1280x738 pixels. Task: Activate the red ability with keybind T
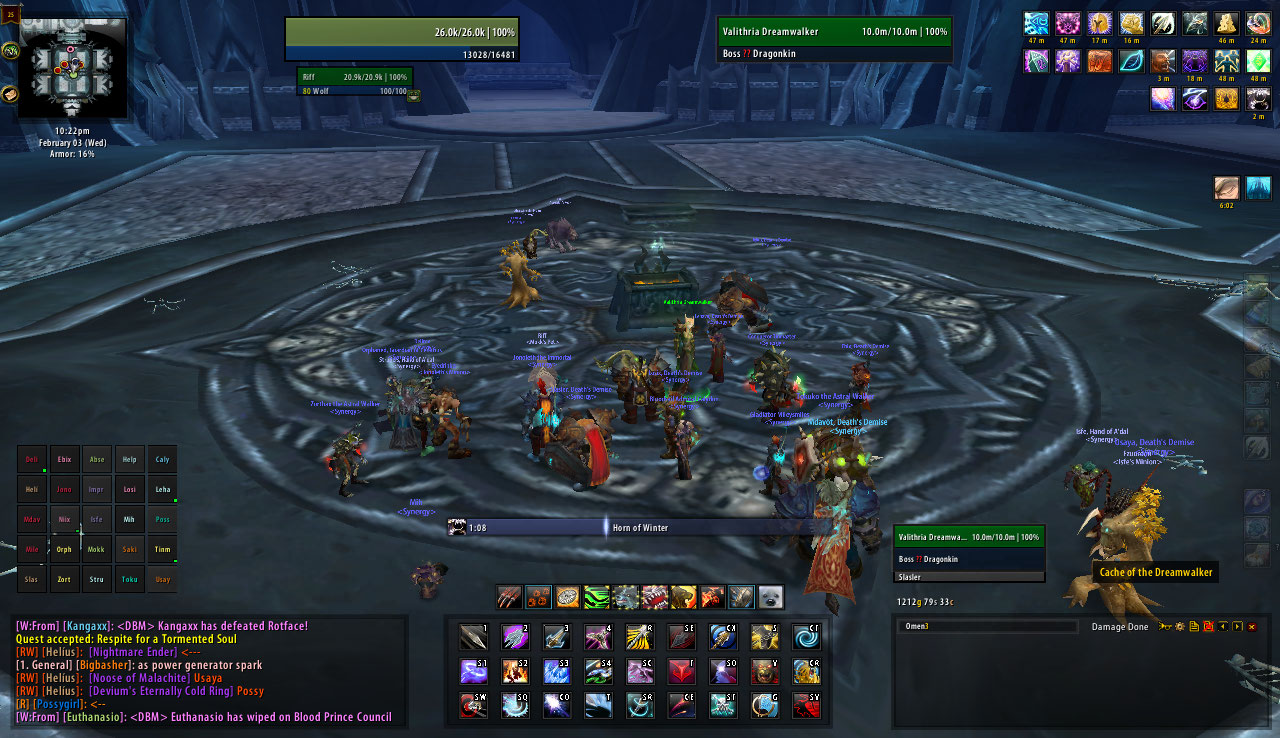pos(681,671)
